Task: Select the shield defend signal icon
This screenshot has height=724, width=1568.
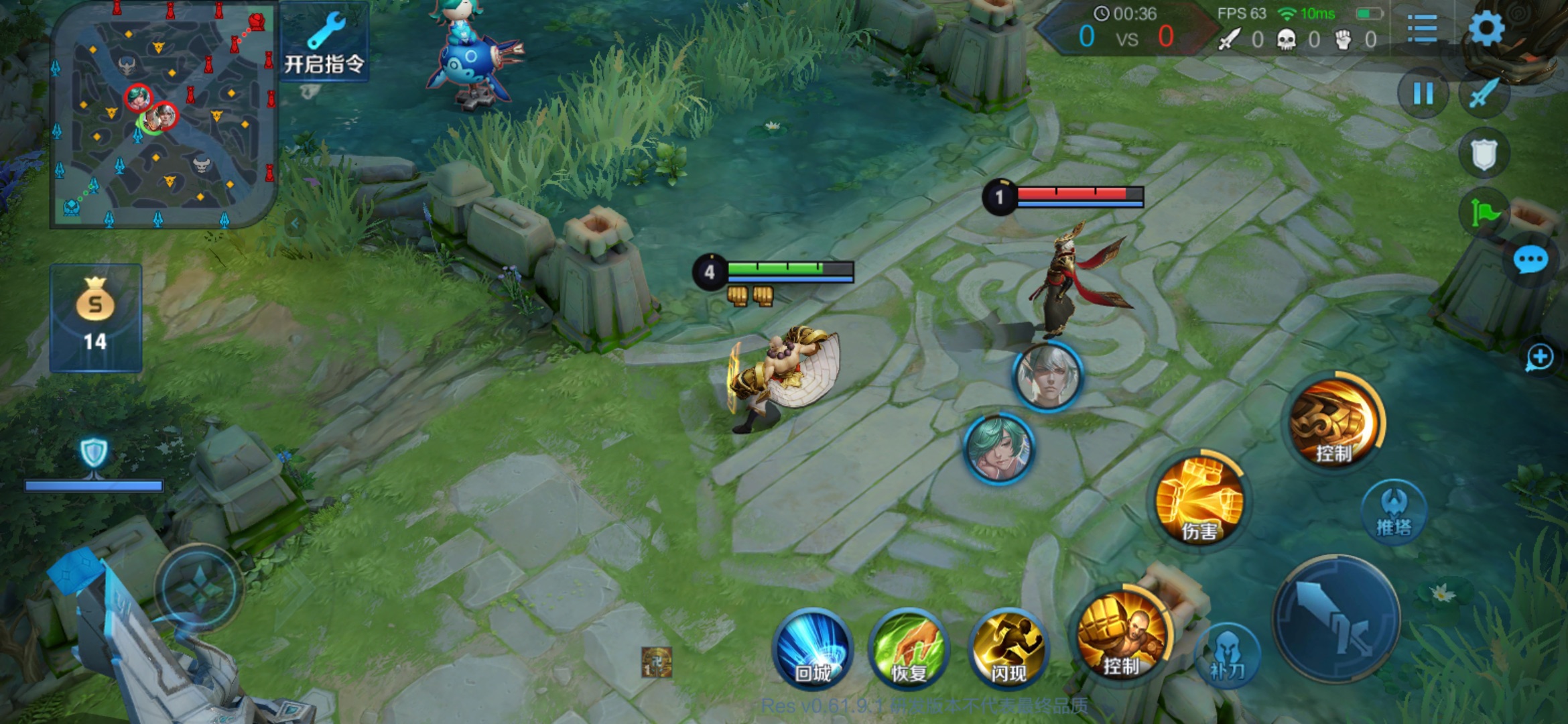Action: pos(1484,154)
